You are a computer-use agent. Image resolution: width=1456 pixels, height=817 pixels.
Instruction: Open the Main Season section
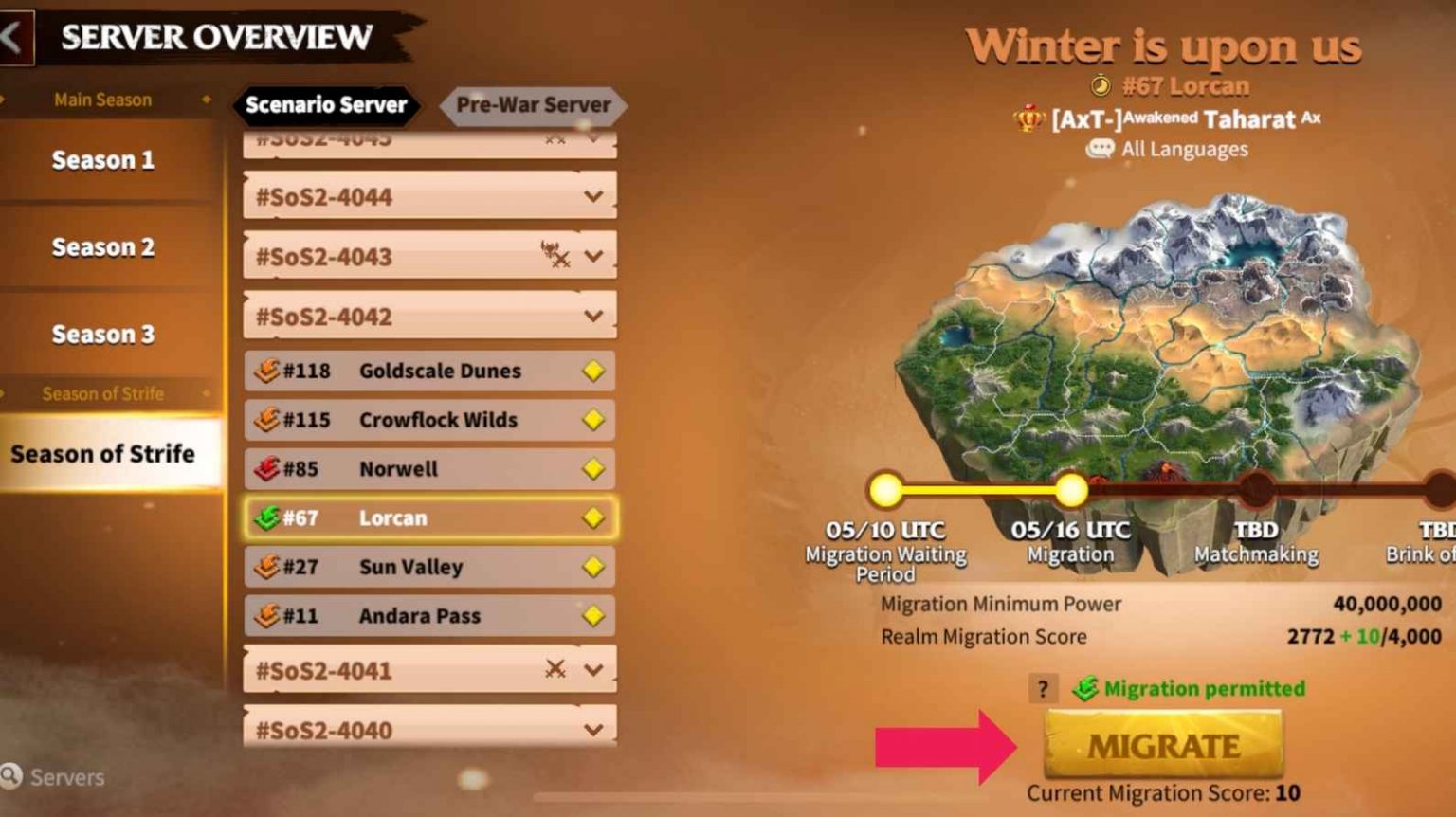(102, 99)
